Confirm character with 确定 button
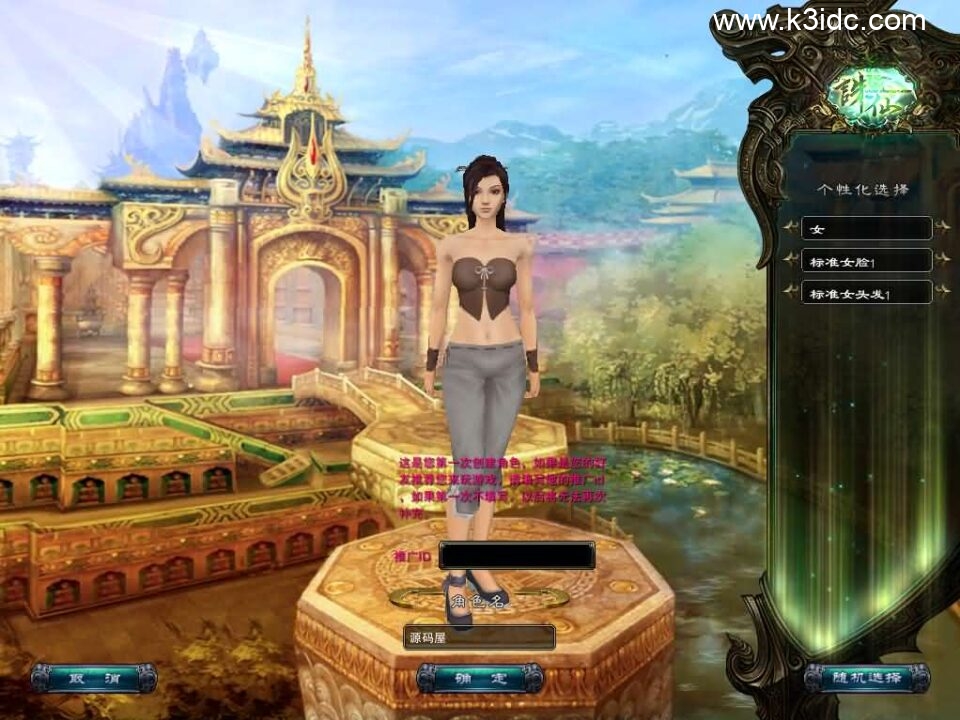Image resolution: width=960 pixels, height=720 pixels. 480,678
